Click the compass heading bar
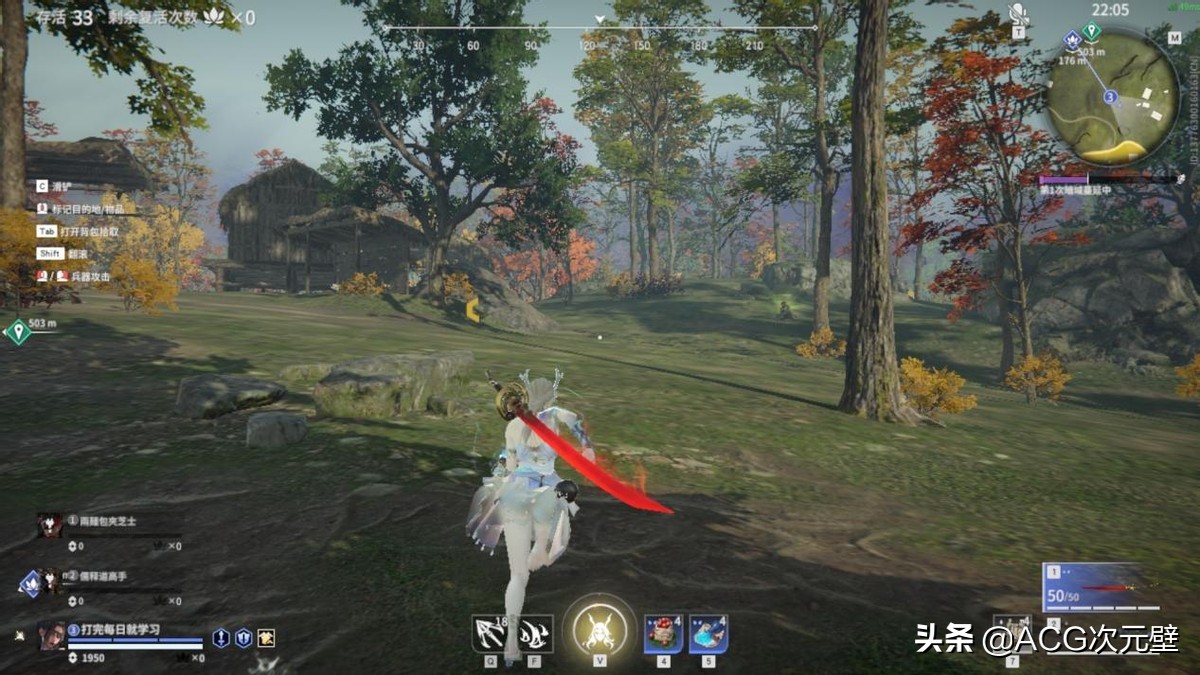This screenshot has height=675, width=1200. 600,28
